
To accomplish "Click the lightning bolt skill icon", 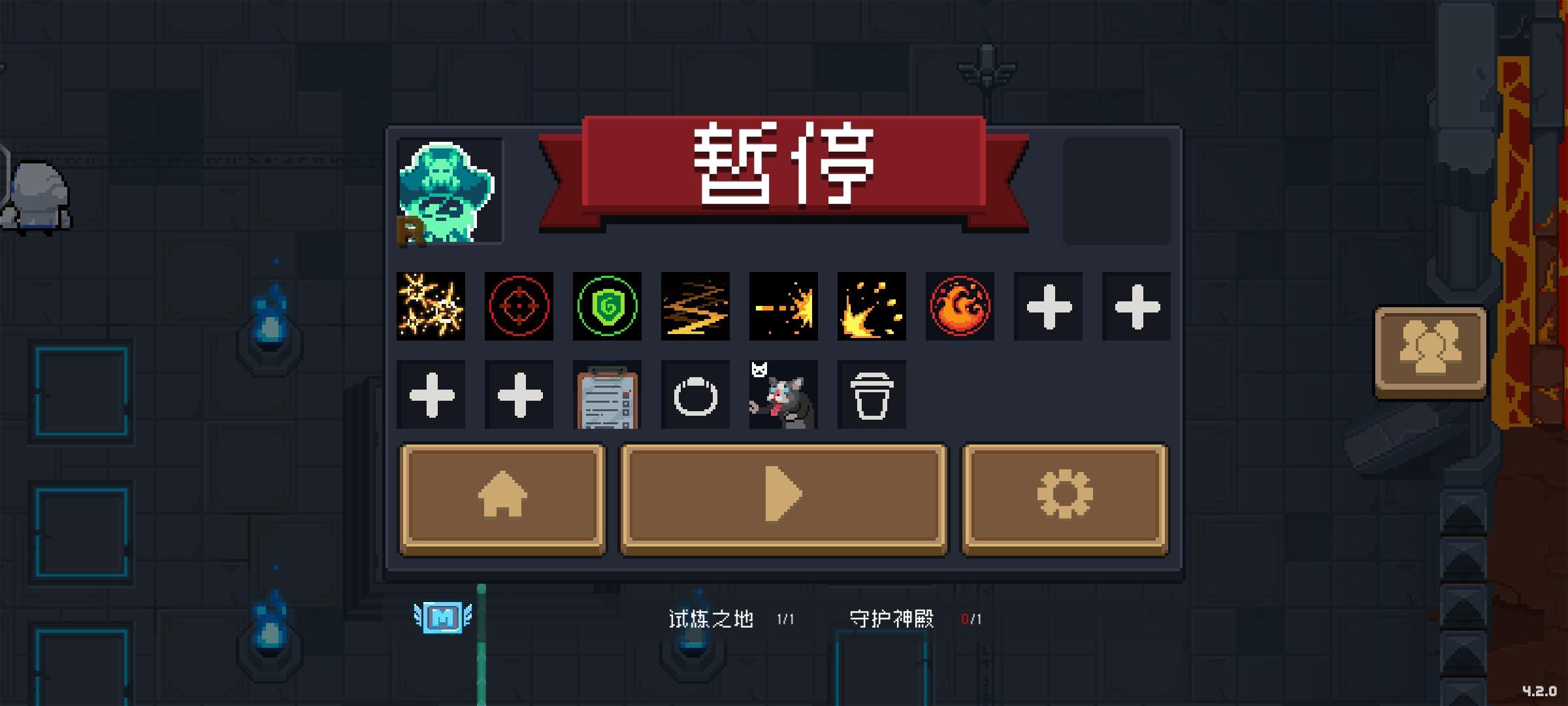I will (x=694, y=307).
